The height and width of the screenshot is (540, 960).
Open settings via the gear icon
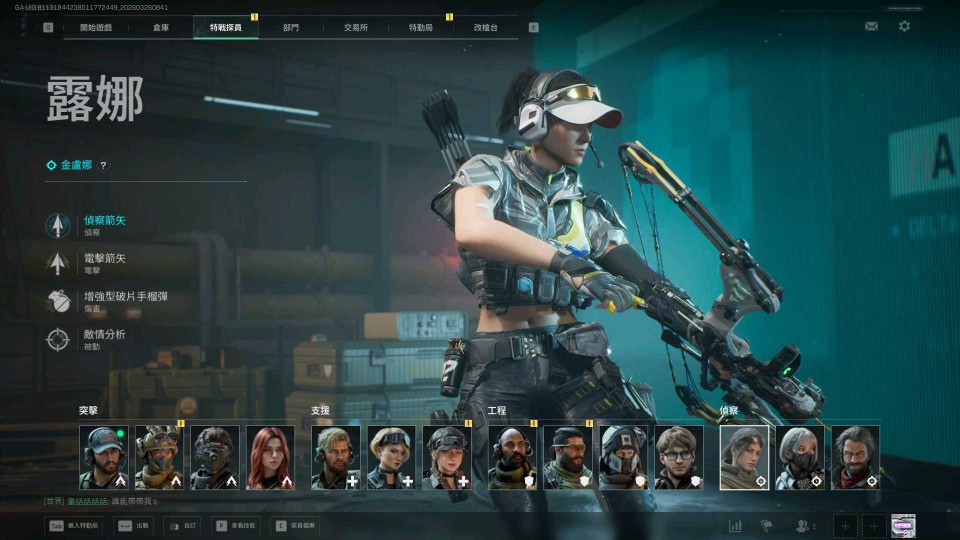[x=904, y=26]
